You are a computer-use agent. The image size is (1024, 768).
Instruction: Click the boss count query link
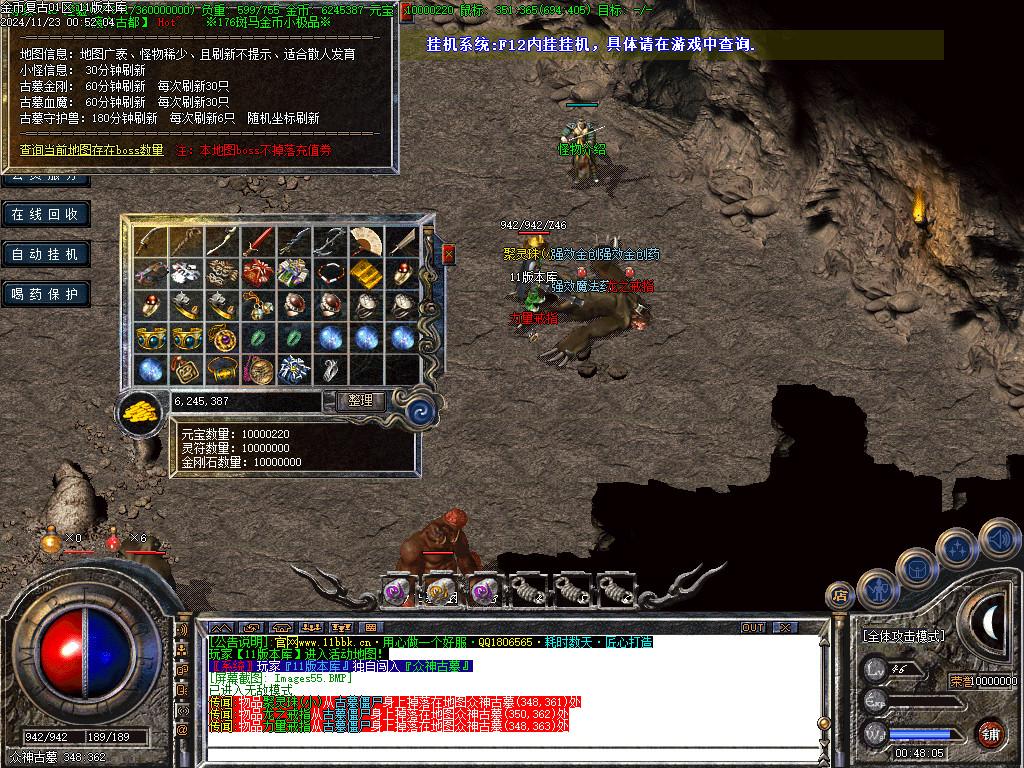[92, 150]
